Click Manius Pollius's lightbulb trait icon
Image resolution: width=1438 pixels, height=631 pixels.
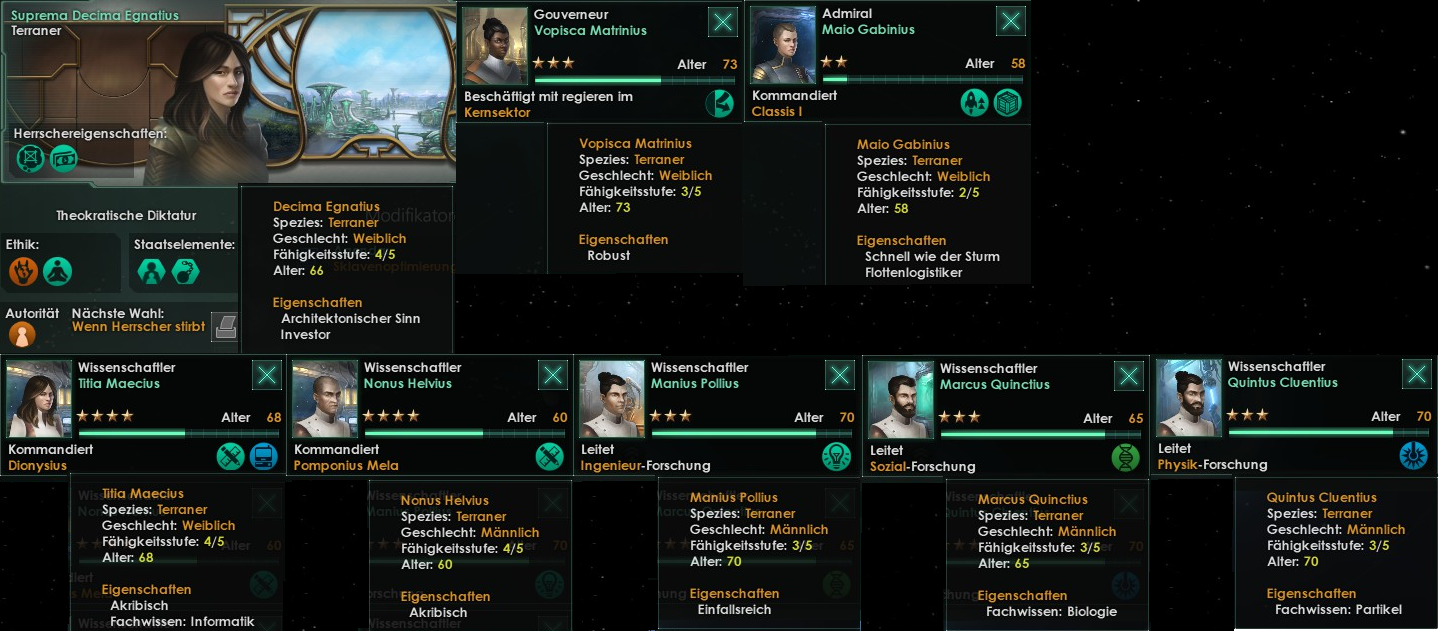pos(836,457)
